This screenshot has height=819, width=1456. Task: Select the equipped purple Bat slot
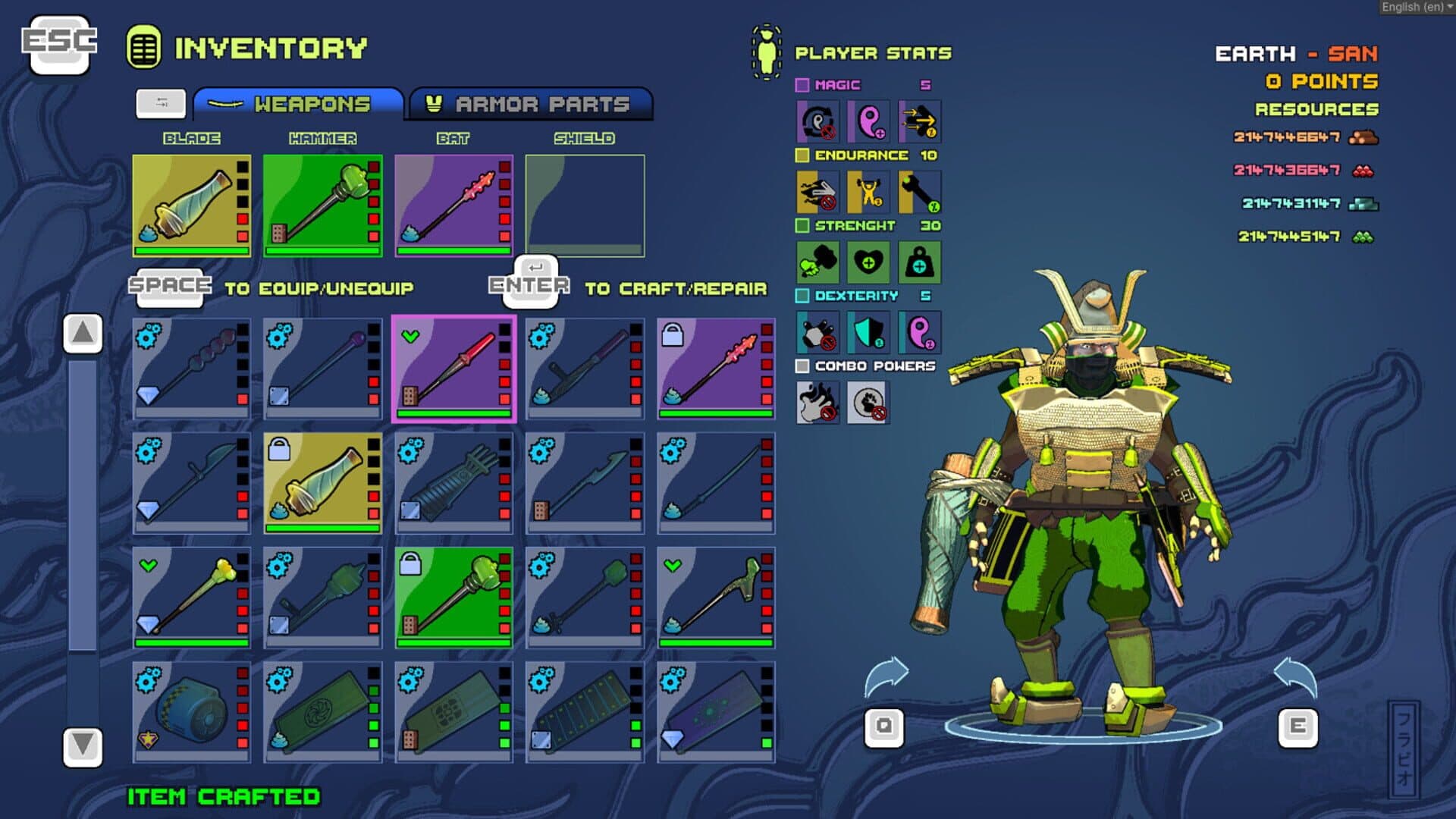click(x=453, y=206)
